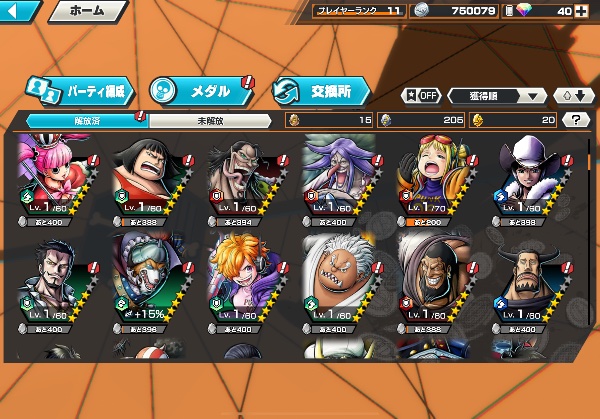Switch to the 解放済 unlocked tab
600x419 pixels.
pyautogui.click(x=82, y=120)
